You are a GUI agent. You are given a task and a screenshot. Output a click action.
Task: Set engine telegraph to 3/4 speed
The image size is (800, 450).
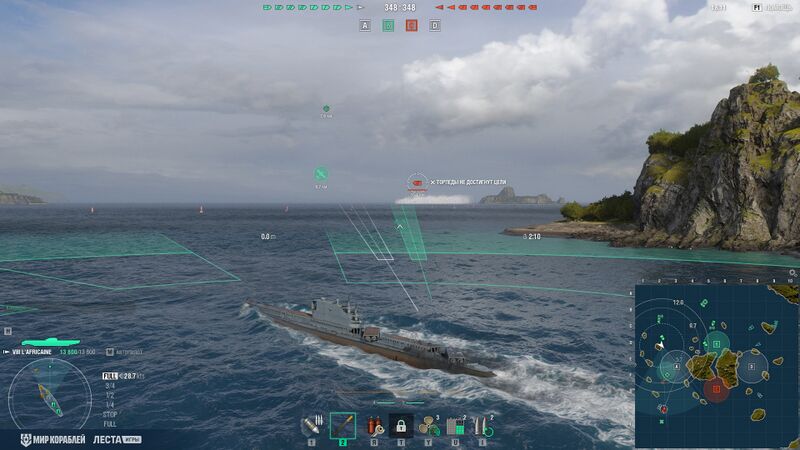[x=109, y=385]
